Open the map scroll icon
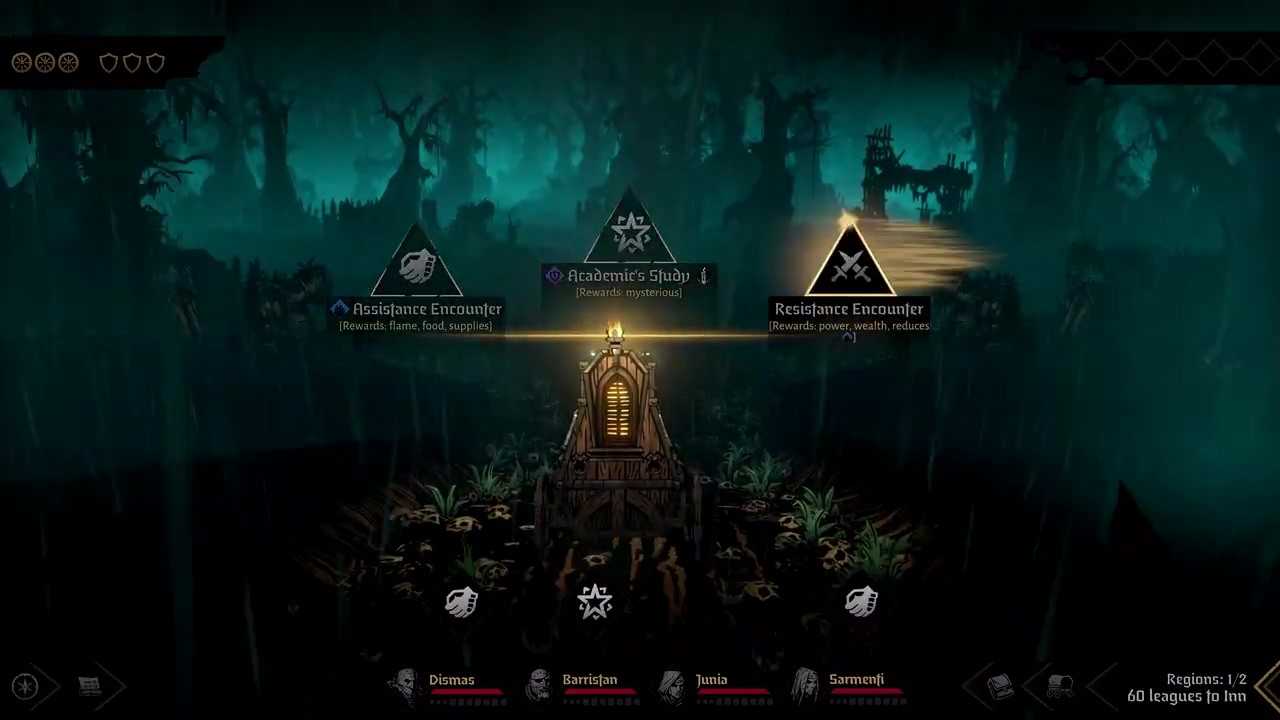The width and height of the screenshot is (1280, 720). pyautogui.click(x=90, y=686)
